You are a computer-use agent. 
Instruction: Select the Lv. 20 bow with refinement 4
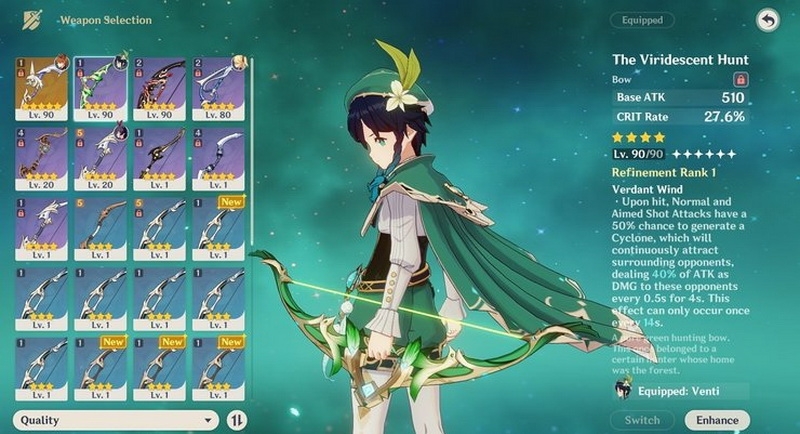(40, 158)
